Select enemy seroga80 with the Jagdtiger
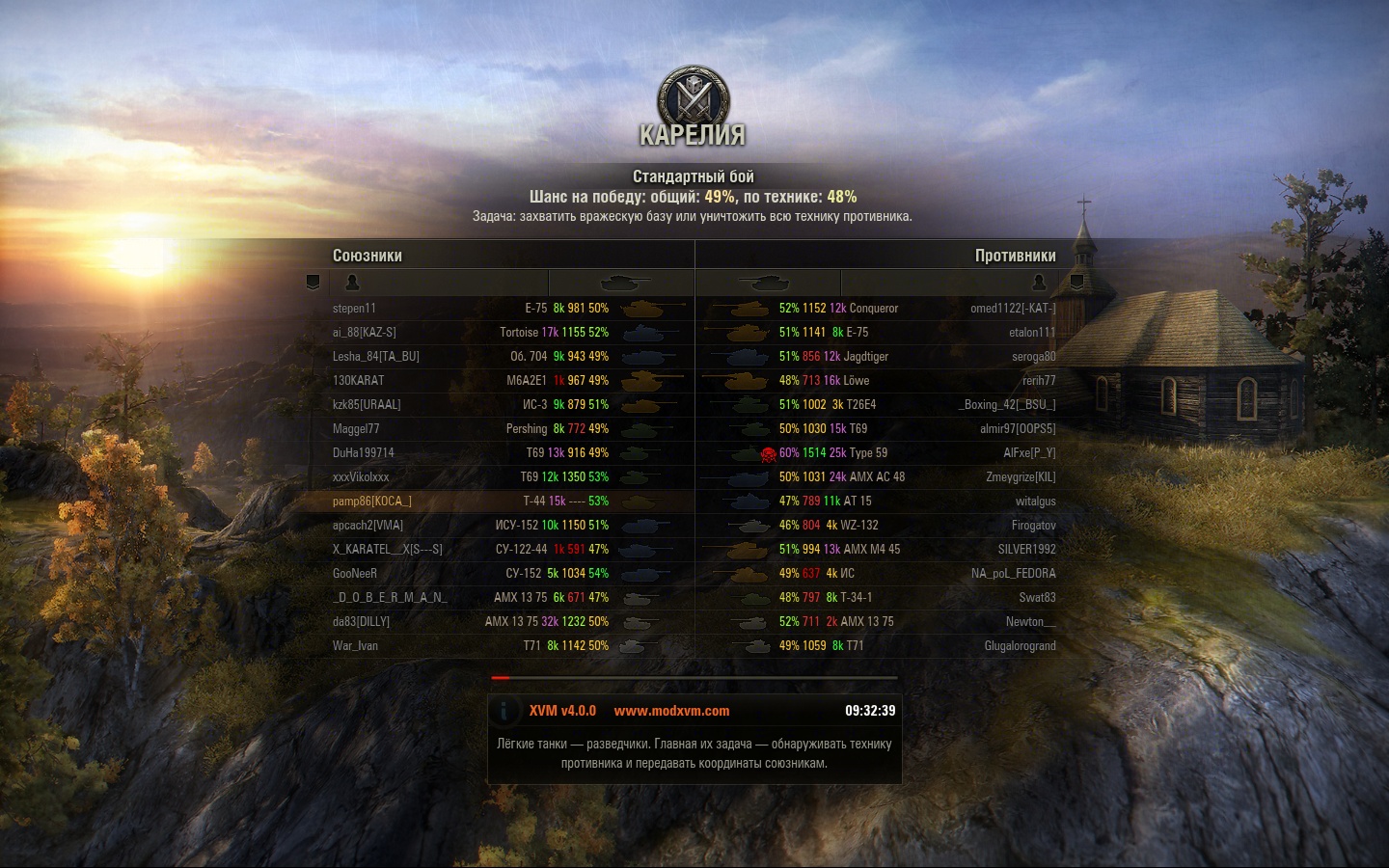 tap(1034, 357)
